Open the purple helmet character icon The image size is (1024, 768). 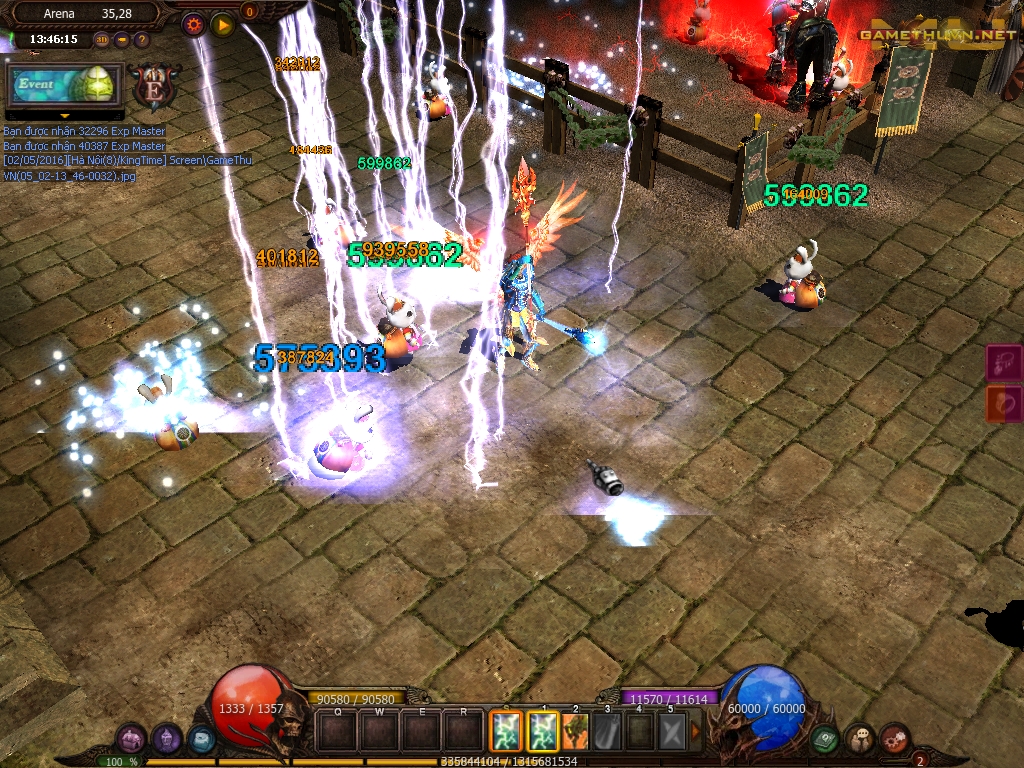[166, 740]
